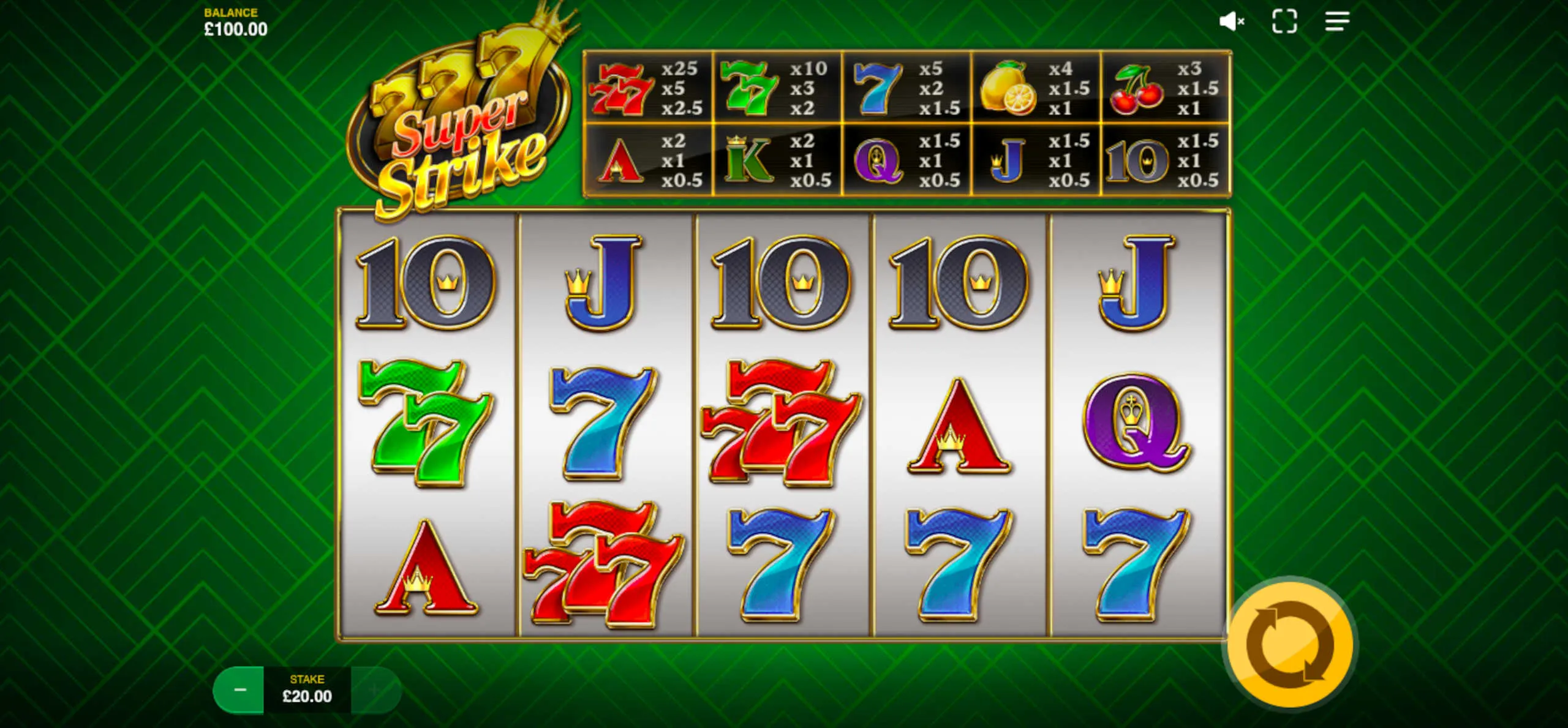Spin the reels with the gold button

click(1291, 644)
